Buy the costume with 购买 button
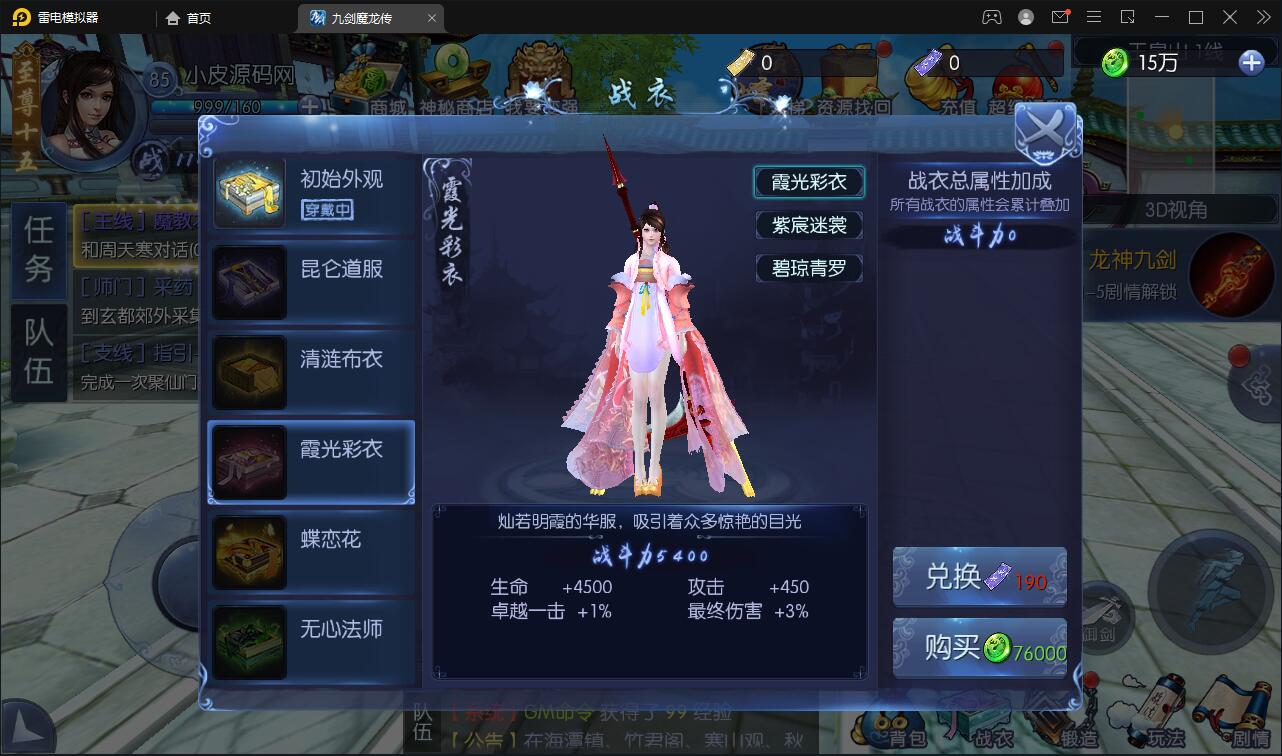 979,648
